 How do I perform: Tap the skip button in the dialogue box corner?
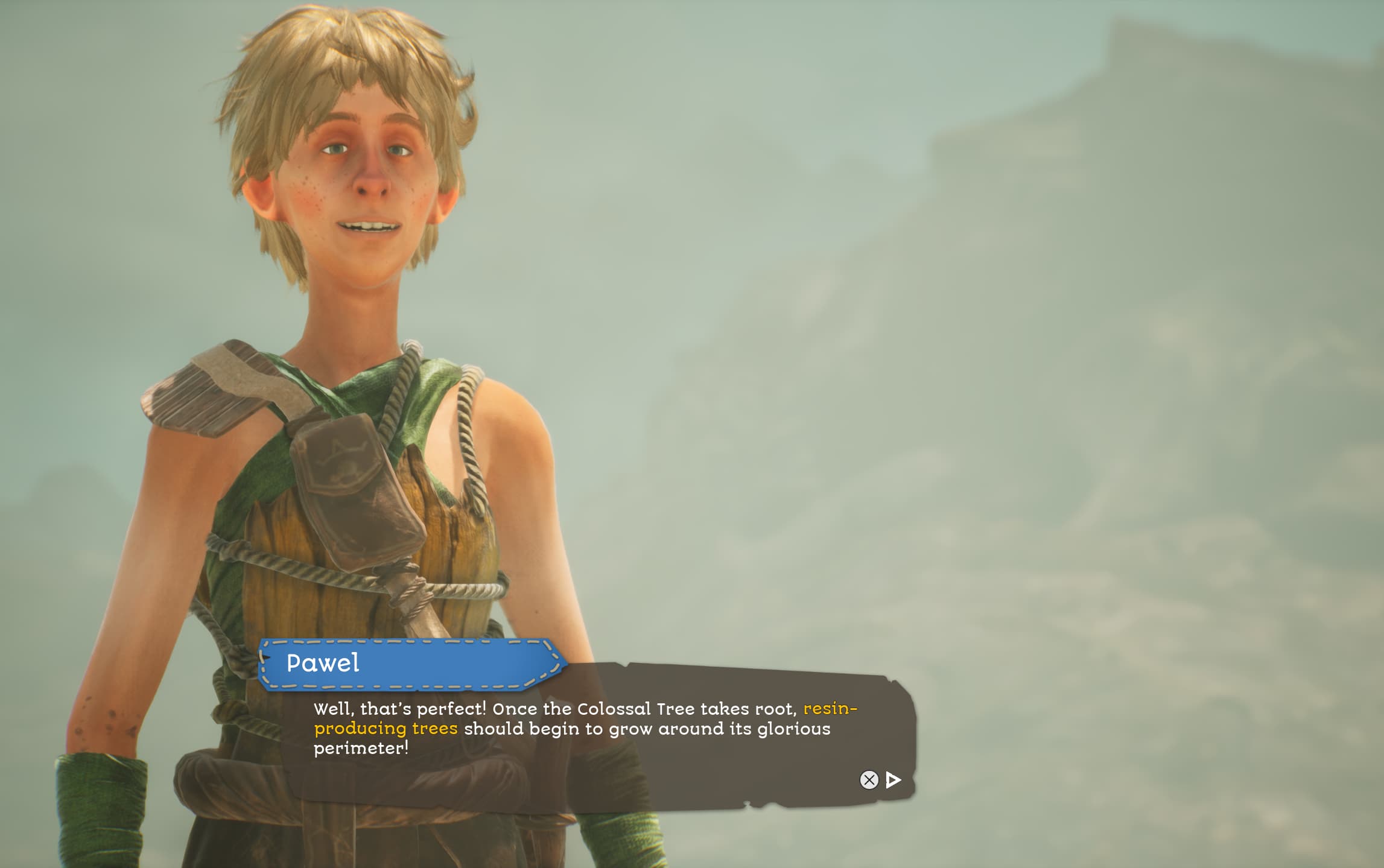click(x=869, y=780)
